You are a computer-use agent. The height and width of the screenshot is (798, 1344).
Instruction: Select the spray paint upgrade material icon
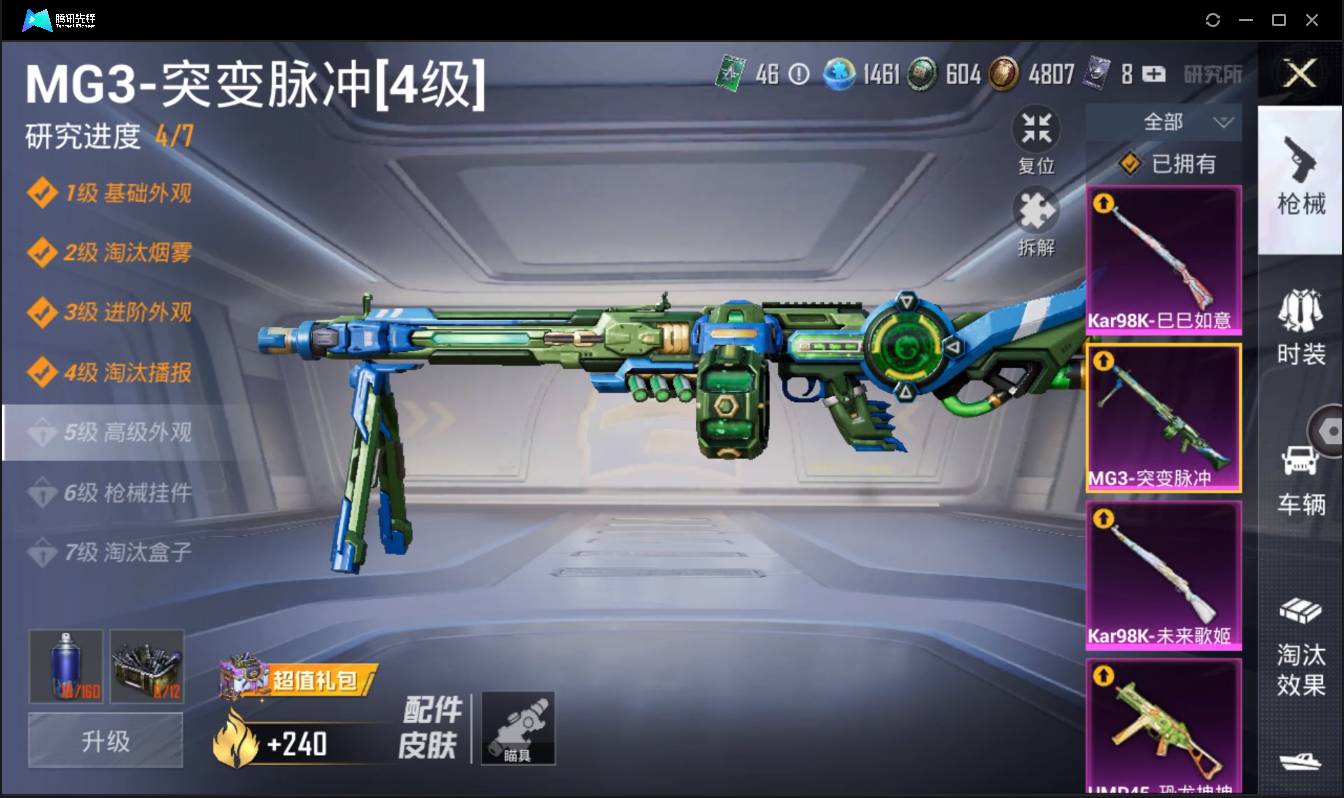(65, 666)
